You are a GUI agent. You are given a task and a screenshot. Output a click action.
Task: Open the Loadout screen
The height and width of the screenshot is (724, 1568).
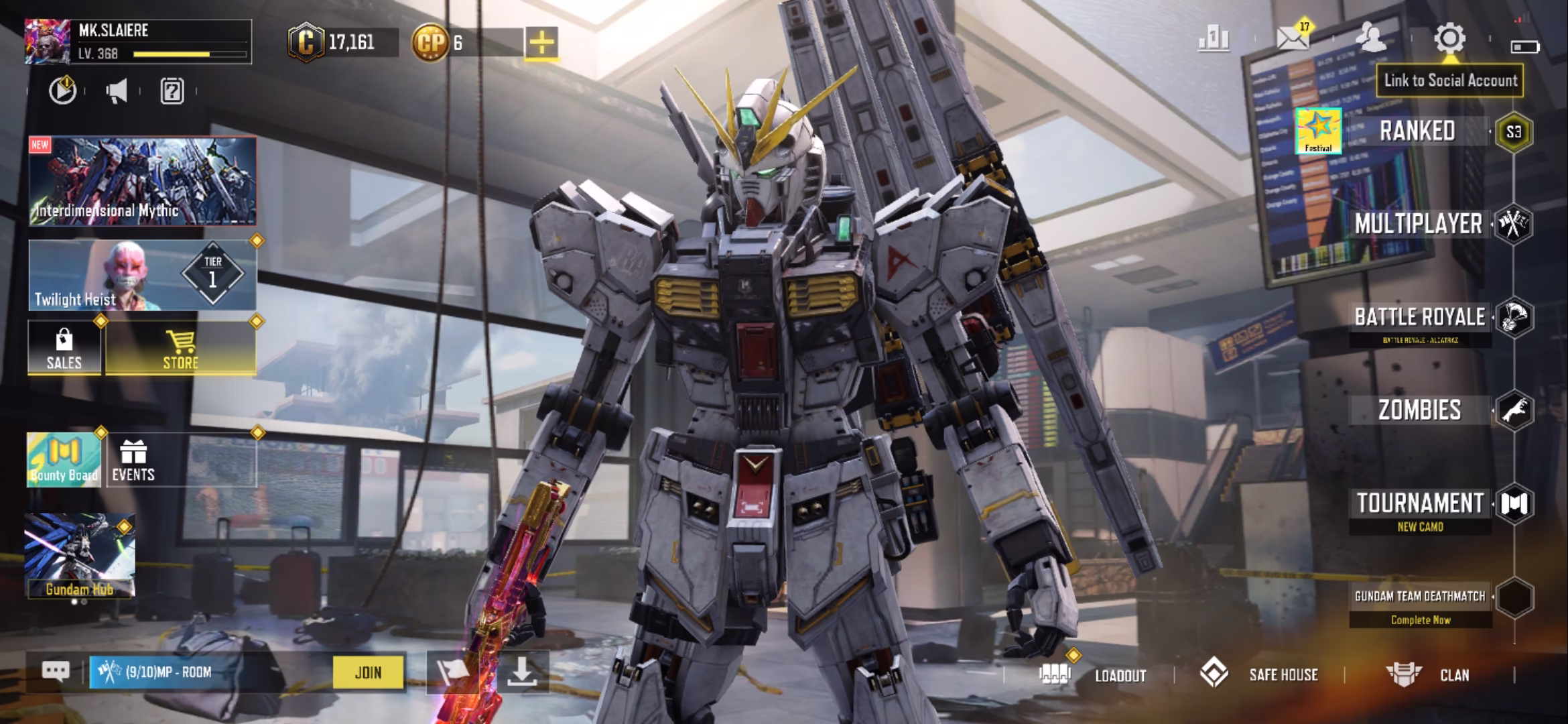point(1120,675)
